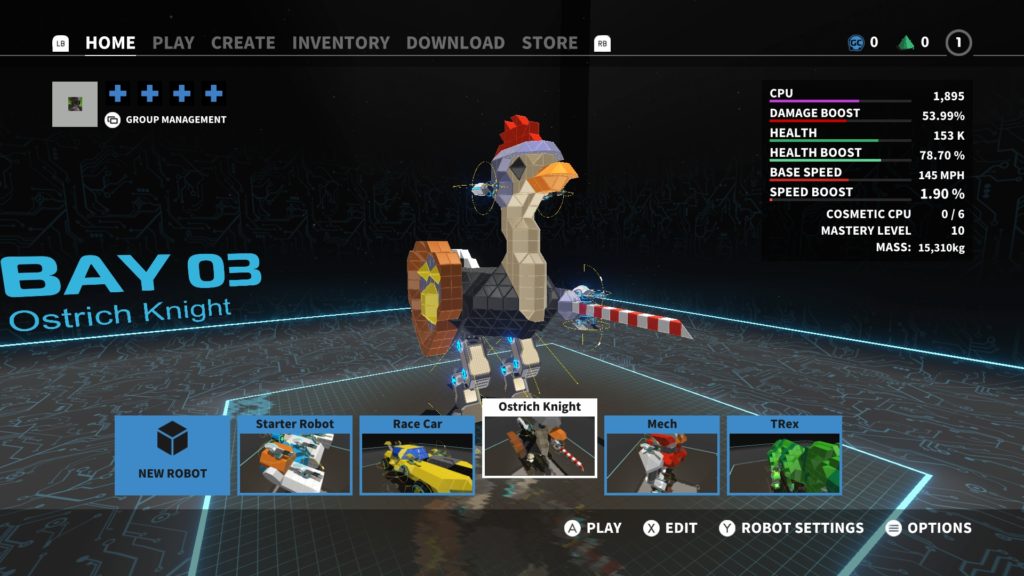This screenshot has width=1024, height=576.
Task: Go to the CREATE tab
Action: coord(243,43)
